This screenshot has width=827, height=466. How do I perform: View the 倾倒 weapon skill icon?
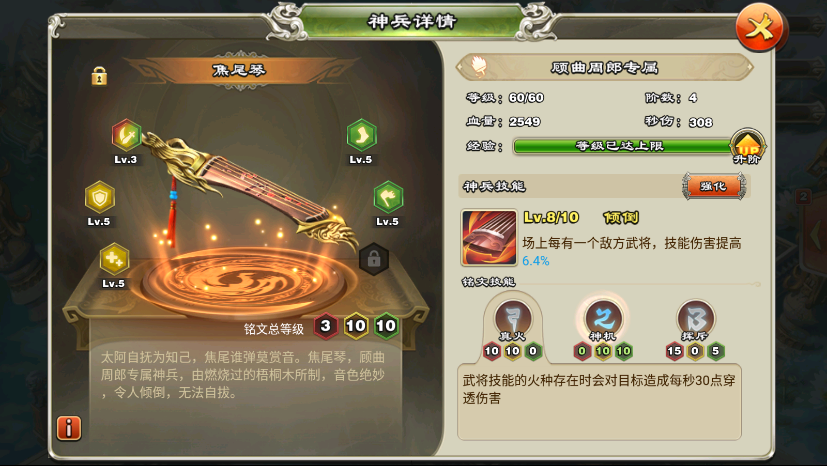[488, 237]
